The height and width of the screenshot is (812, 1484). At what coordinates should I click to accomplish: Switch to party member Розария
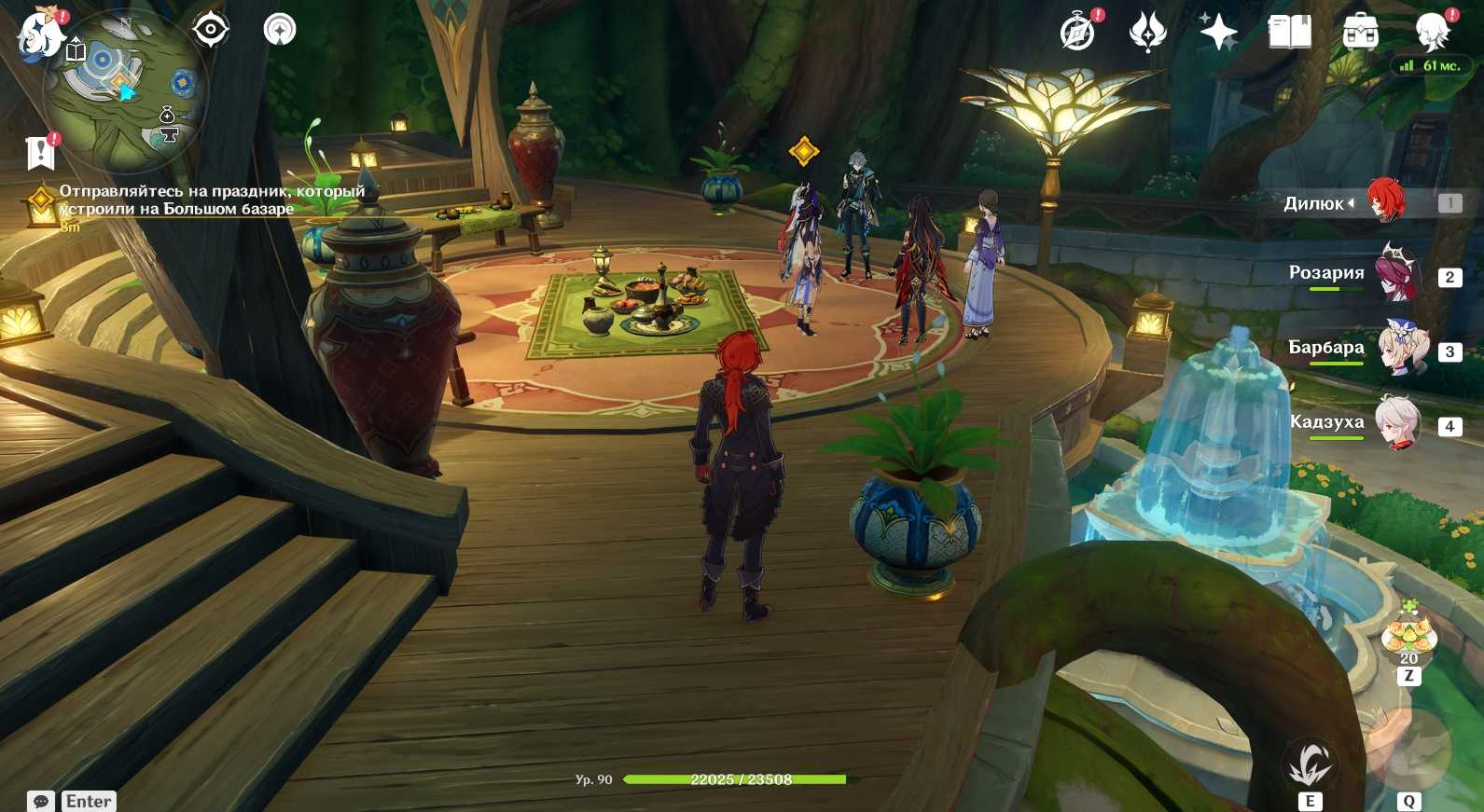point(1396,274)
